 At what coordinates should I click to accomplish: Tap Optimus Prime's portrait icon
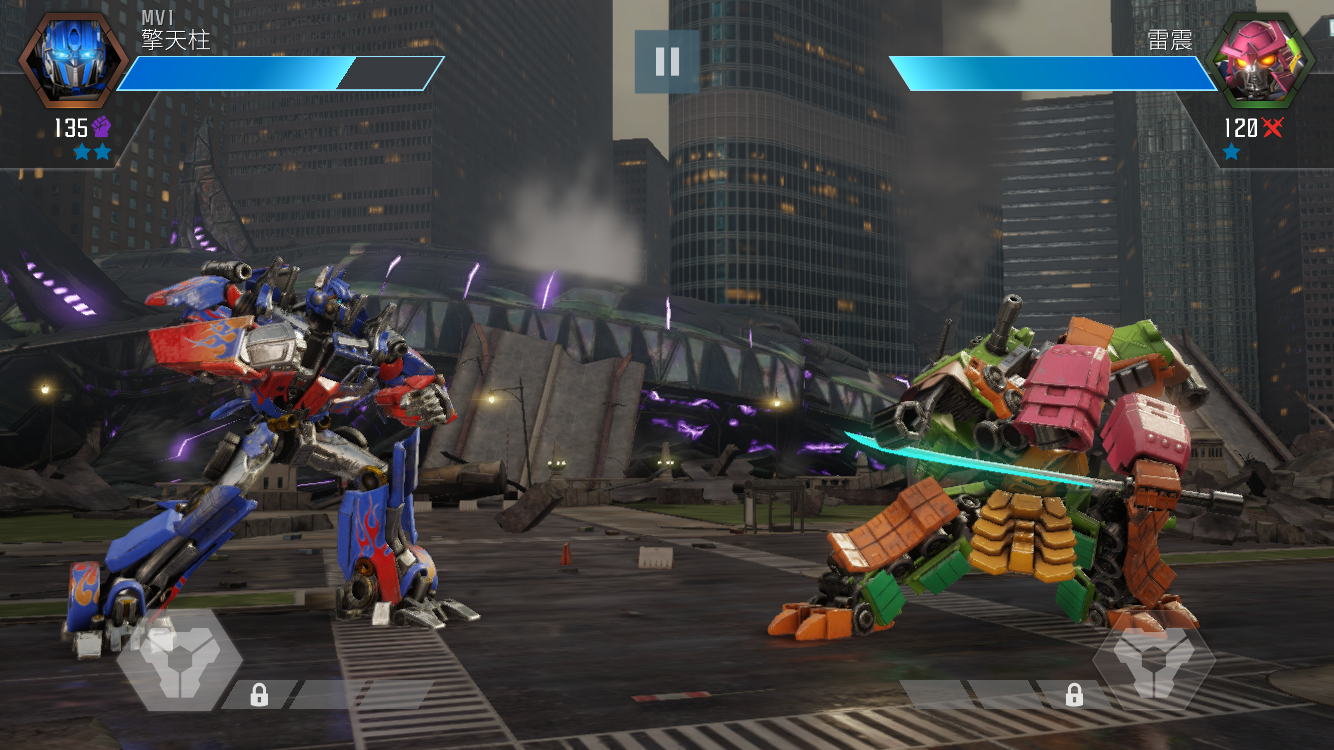[72, 60]
